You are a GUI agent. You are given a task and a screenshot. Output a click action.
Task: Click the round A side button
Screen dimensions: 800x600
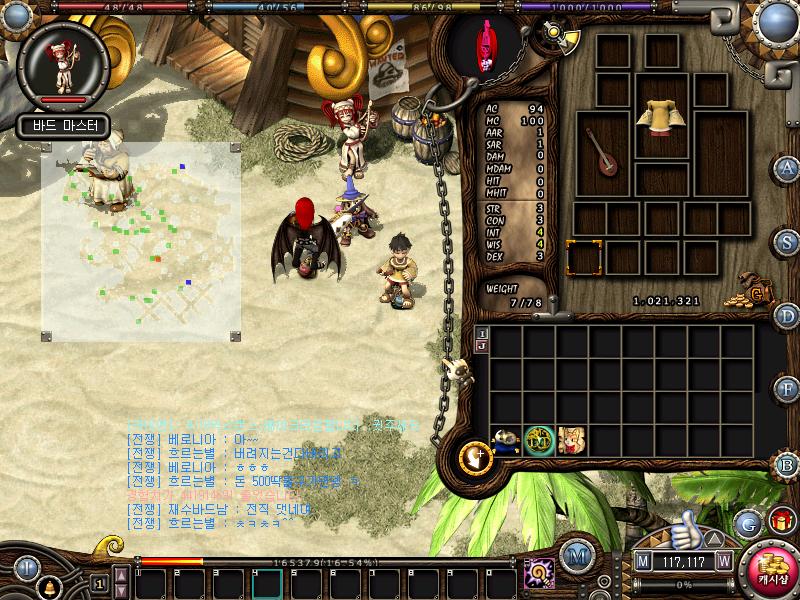tap(788, 168)
